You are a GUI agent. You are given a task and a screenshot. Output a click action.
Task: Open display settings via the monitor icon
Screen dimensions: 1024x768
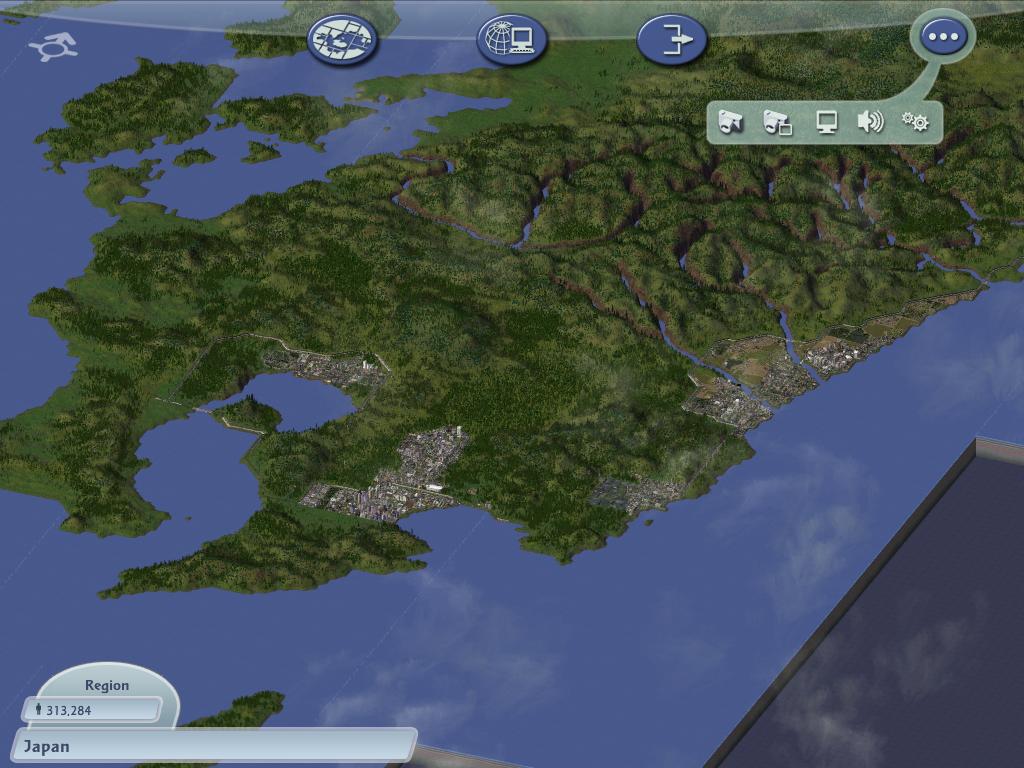826,122
